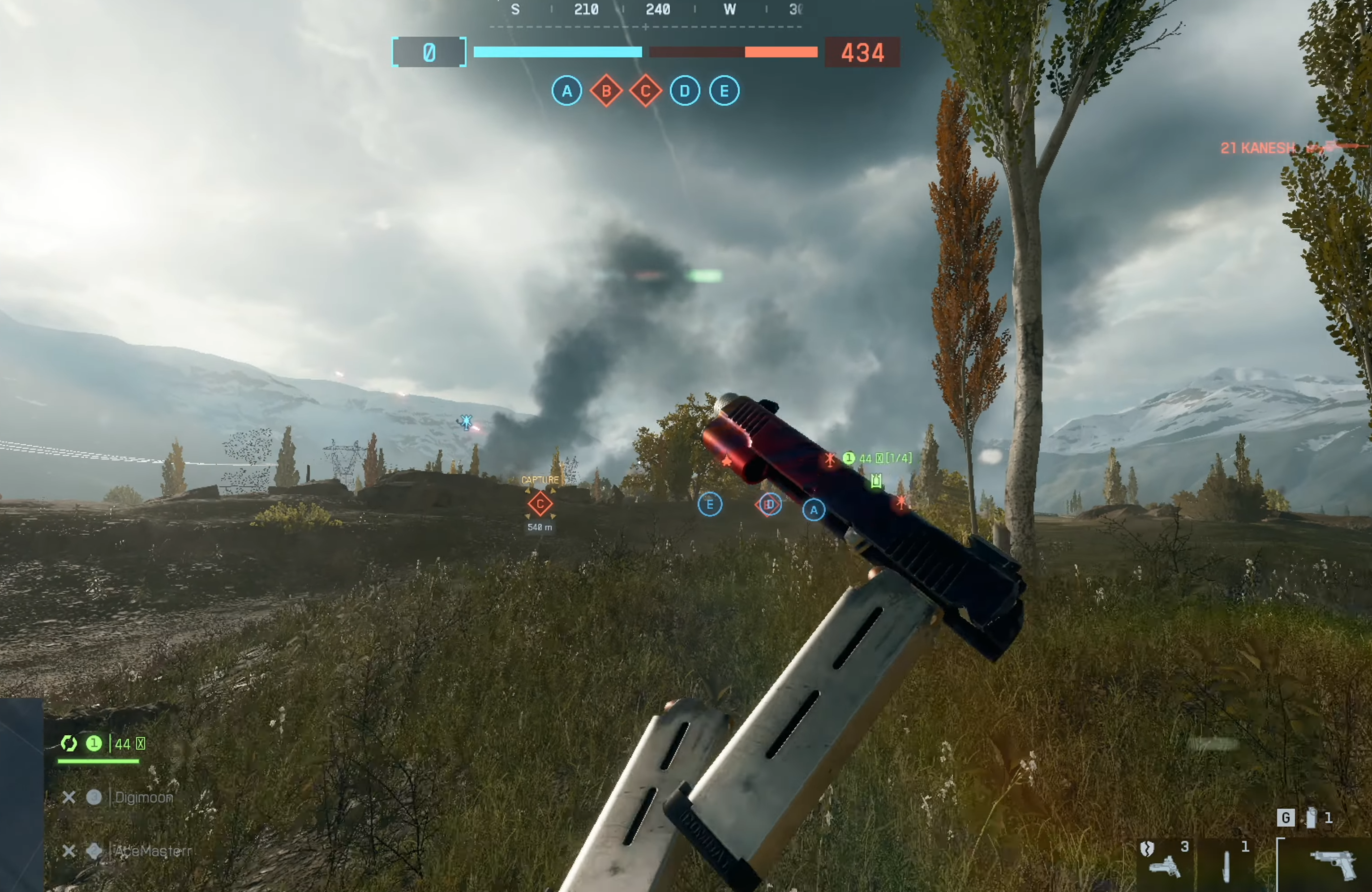Select squadmate AceMasterr in the squad list
Image resolution: width=1372 pixels, height=892 pixels.
click(x=152, y=851)
